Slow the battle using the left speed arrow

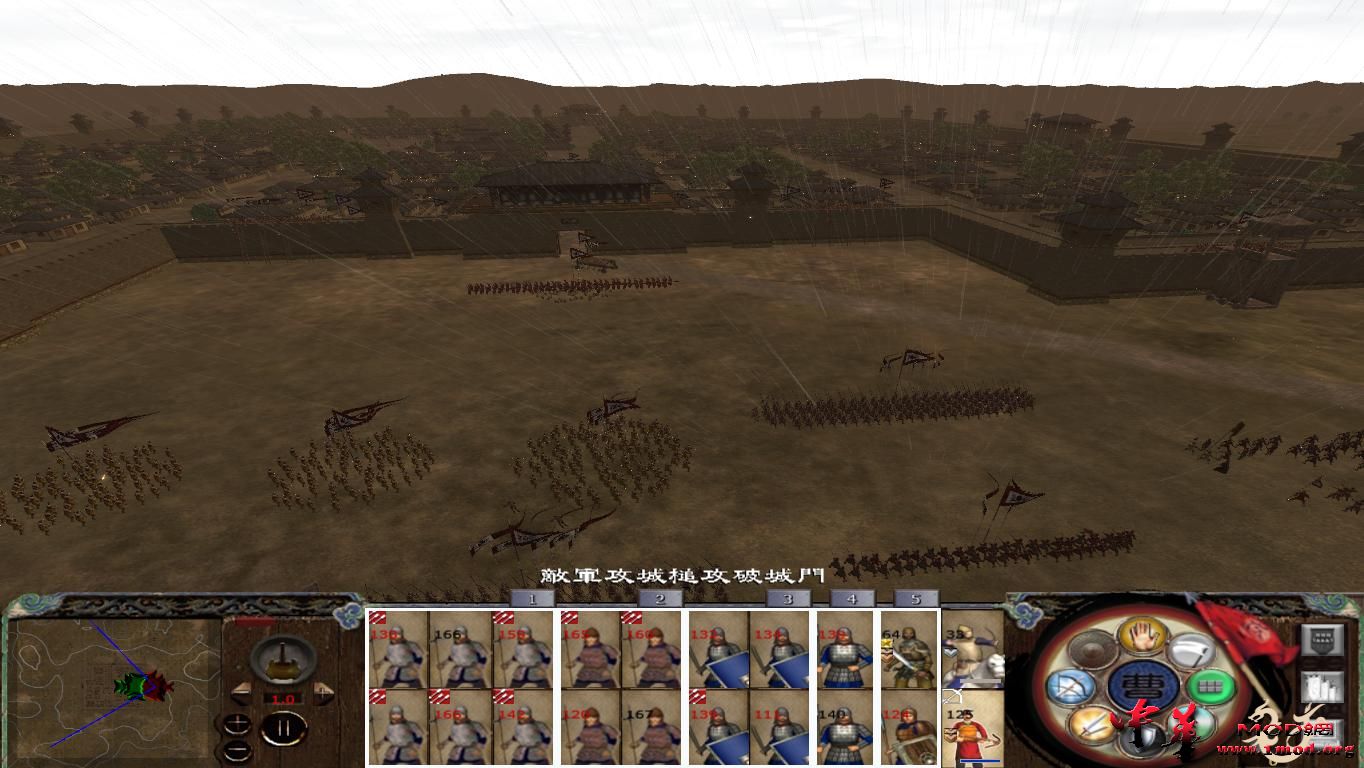coord(242,694)
